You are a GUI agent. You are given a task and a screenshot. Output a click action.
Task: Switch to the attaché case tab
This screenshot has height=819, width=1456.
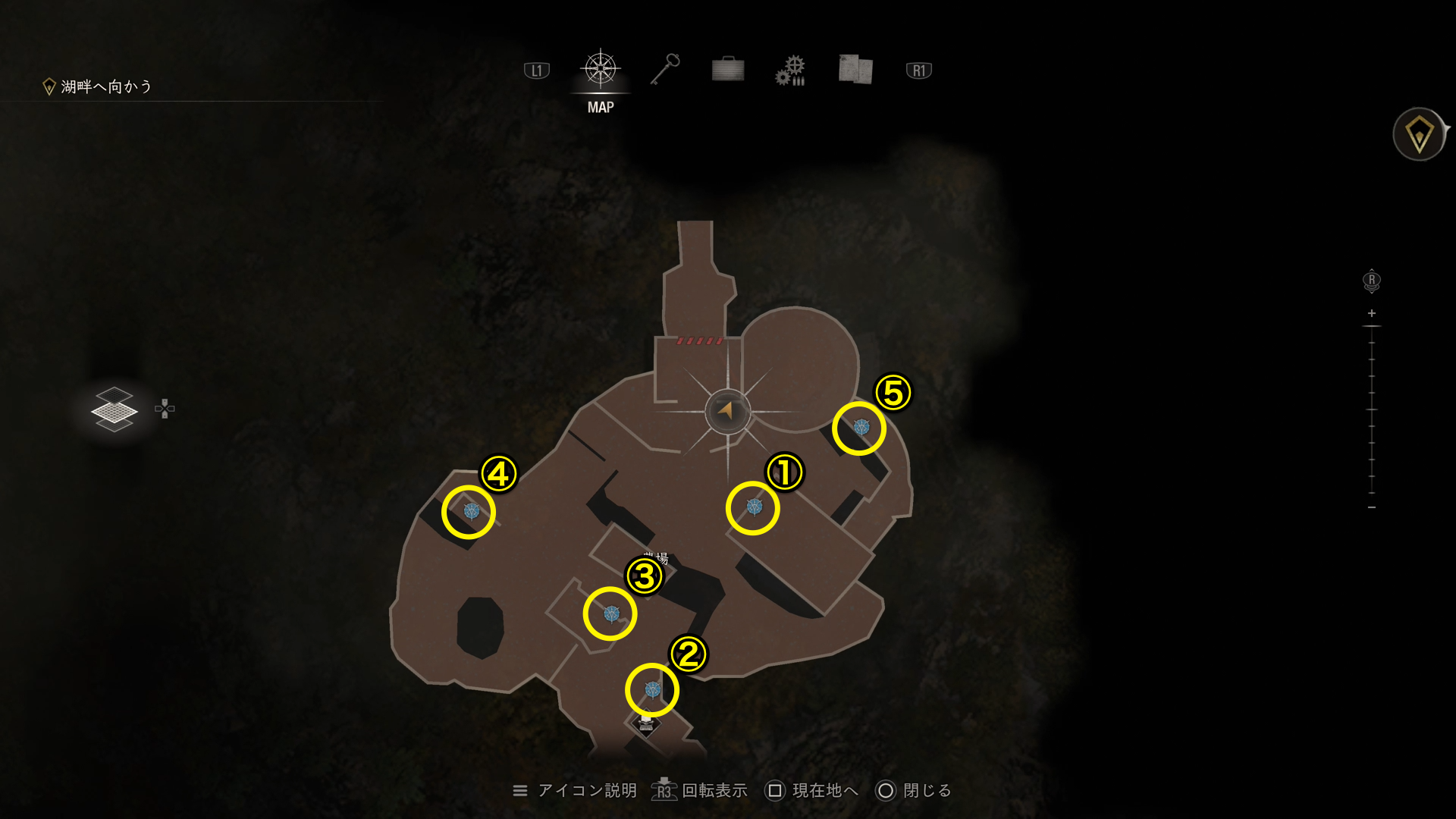(728, 70)
